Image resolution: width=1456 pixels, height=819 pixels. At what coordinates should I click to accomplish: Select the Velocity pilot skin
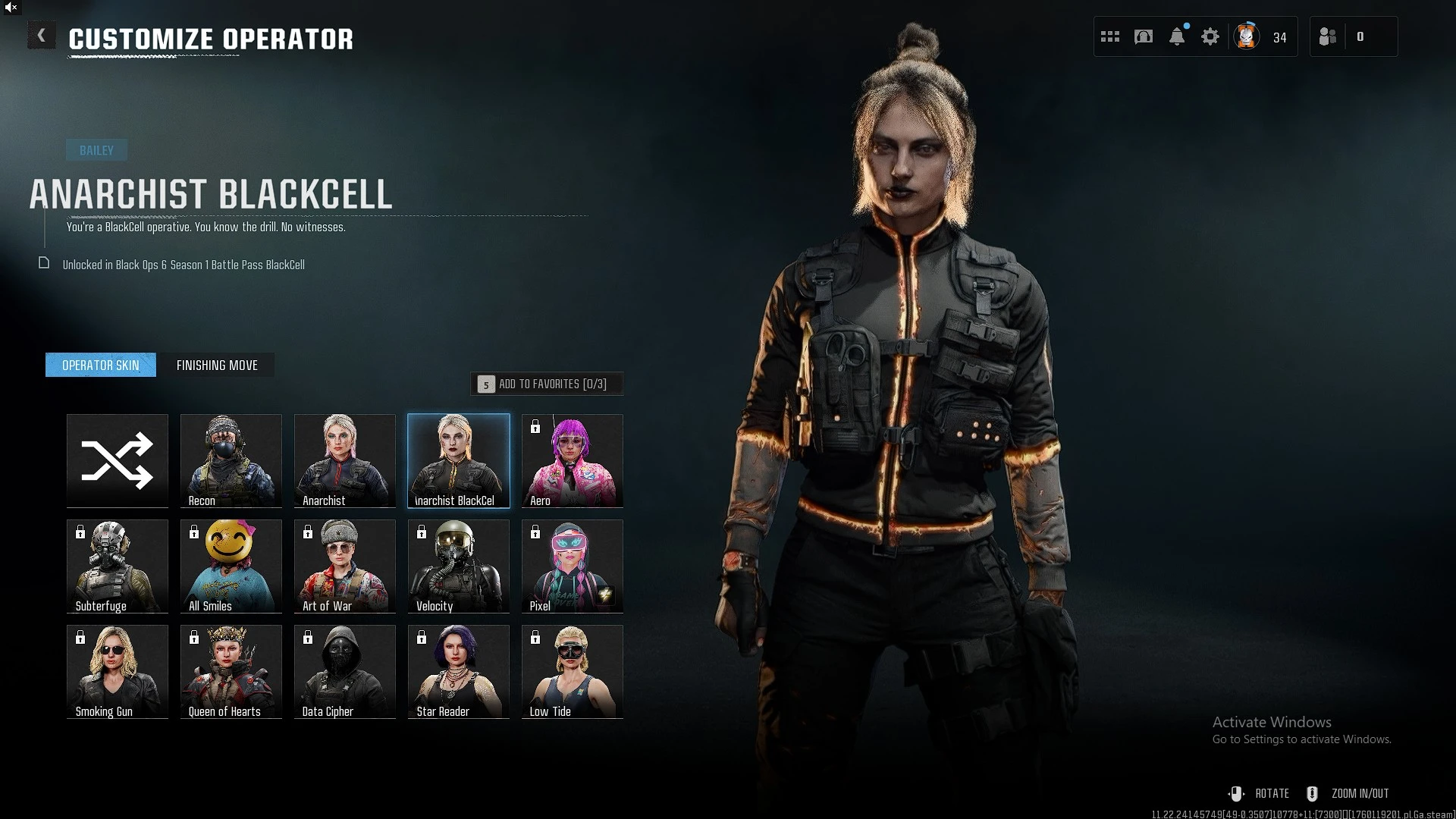459,566
